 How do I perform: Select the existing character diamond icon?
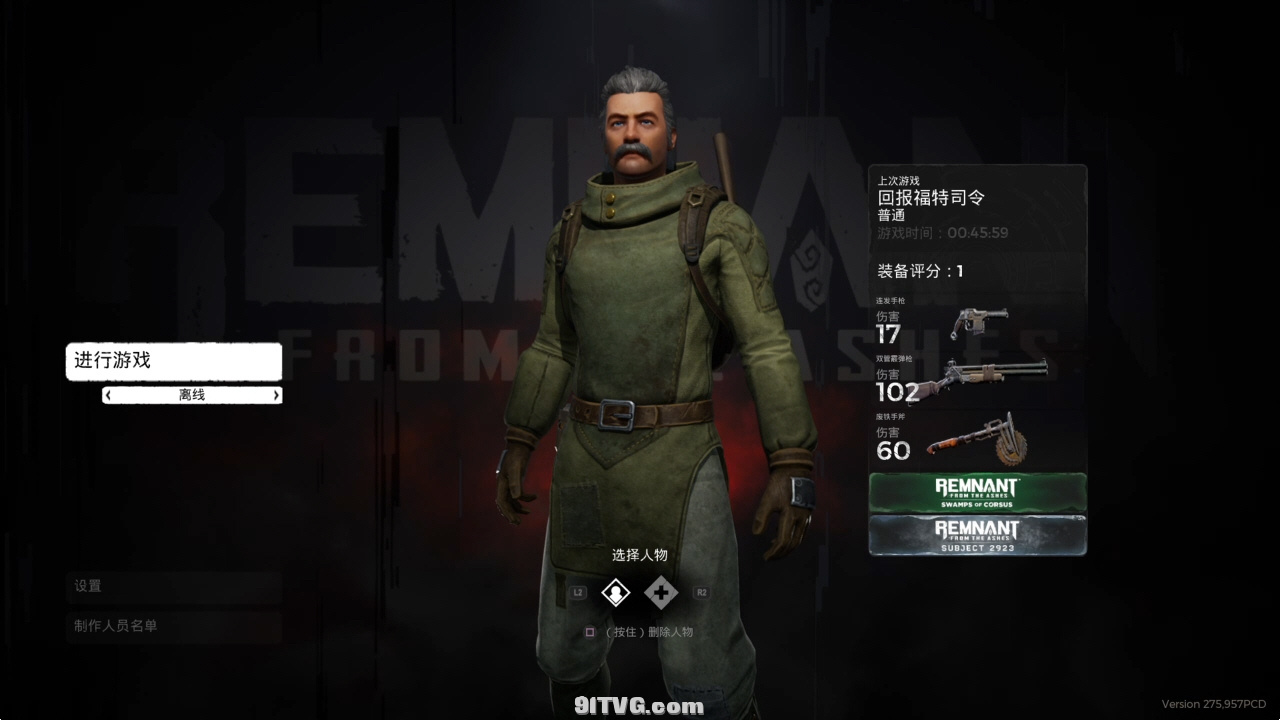615,593
